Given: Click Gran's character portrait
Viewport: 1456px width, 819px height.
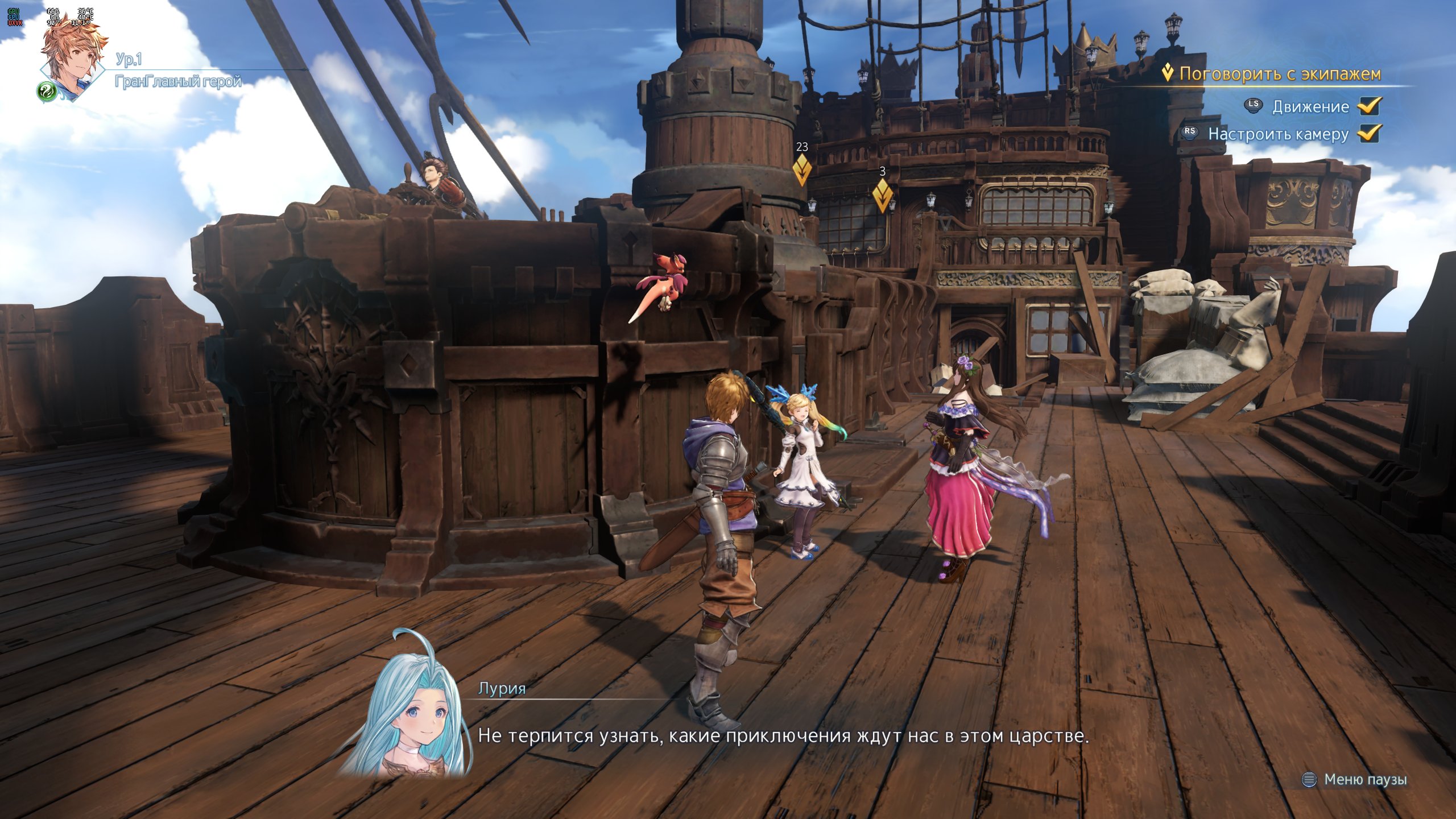Looking at the screenshot, I should pyautogui.click(x=73, y=58).
